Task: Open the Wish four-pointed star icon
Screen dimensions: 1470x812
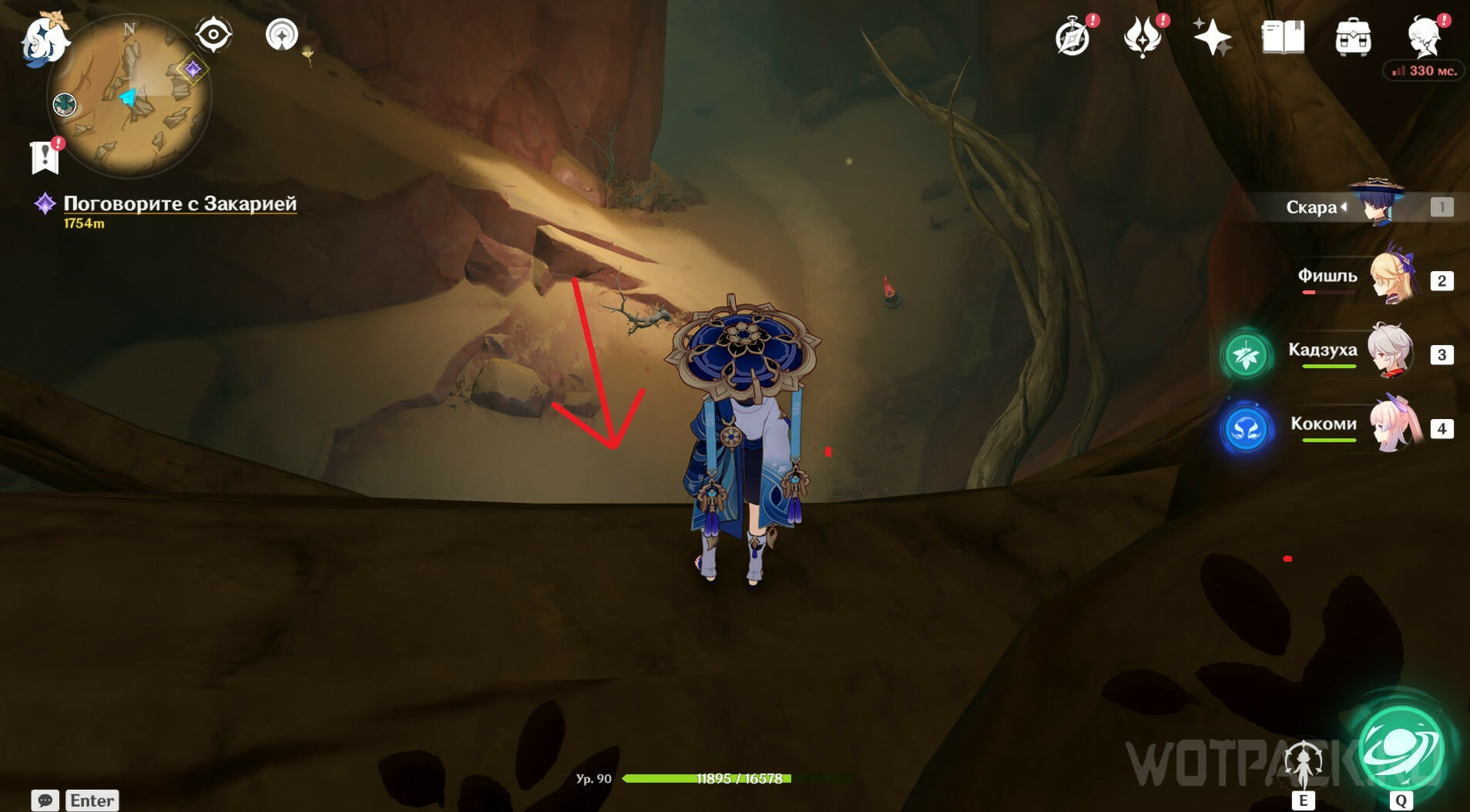Action: pos(1212,37)
